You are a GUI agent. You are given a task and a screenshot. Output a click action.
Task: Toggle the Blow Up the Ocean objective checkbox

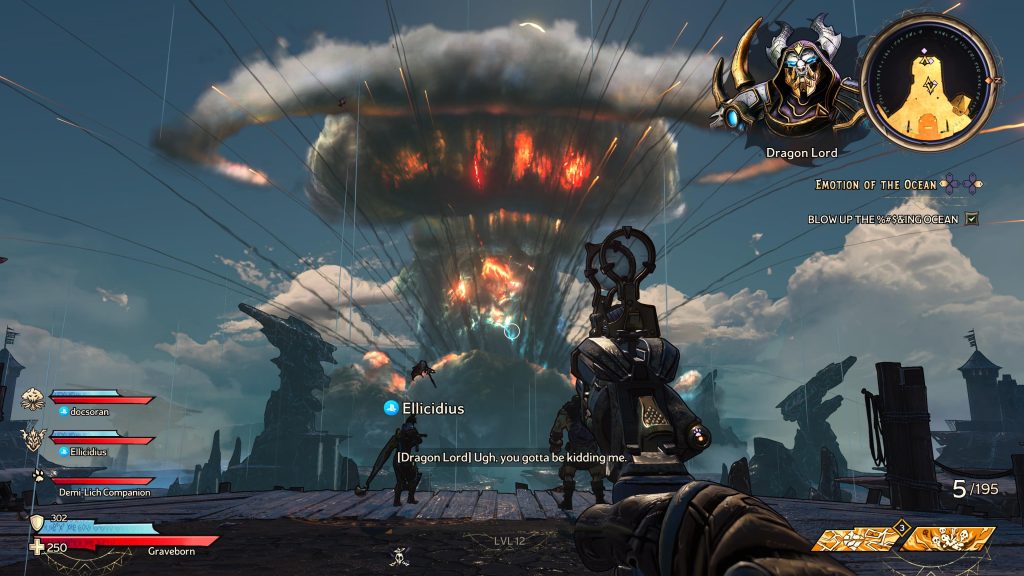[971, 219]
